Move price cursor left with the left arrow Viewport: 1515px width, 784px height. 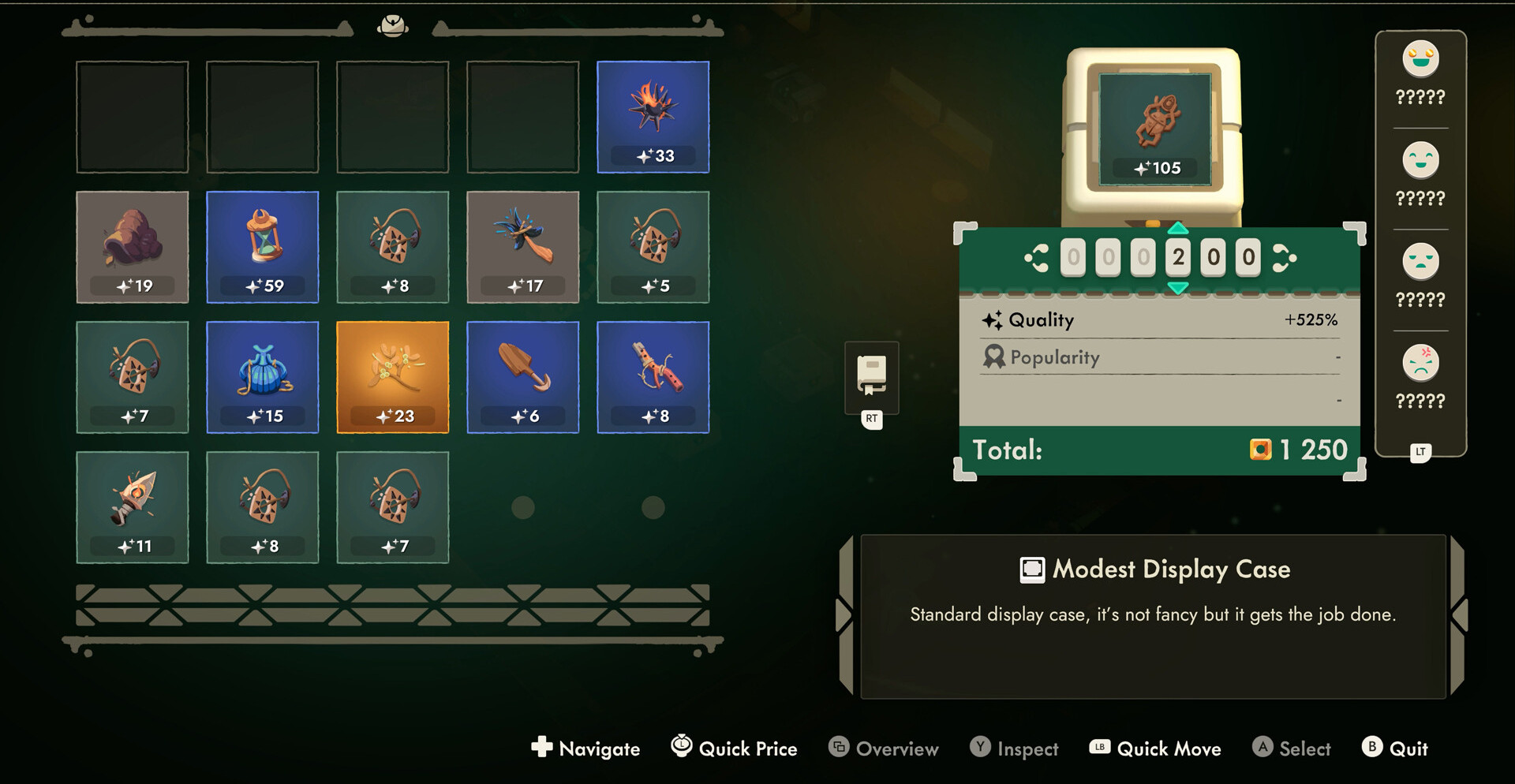click(1036, 258)
